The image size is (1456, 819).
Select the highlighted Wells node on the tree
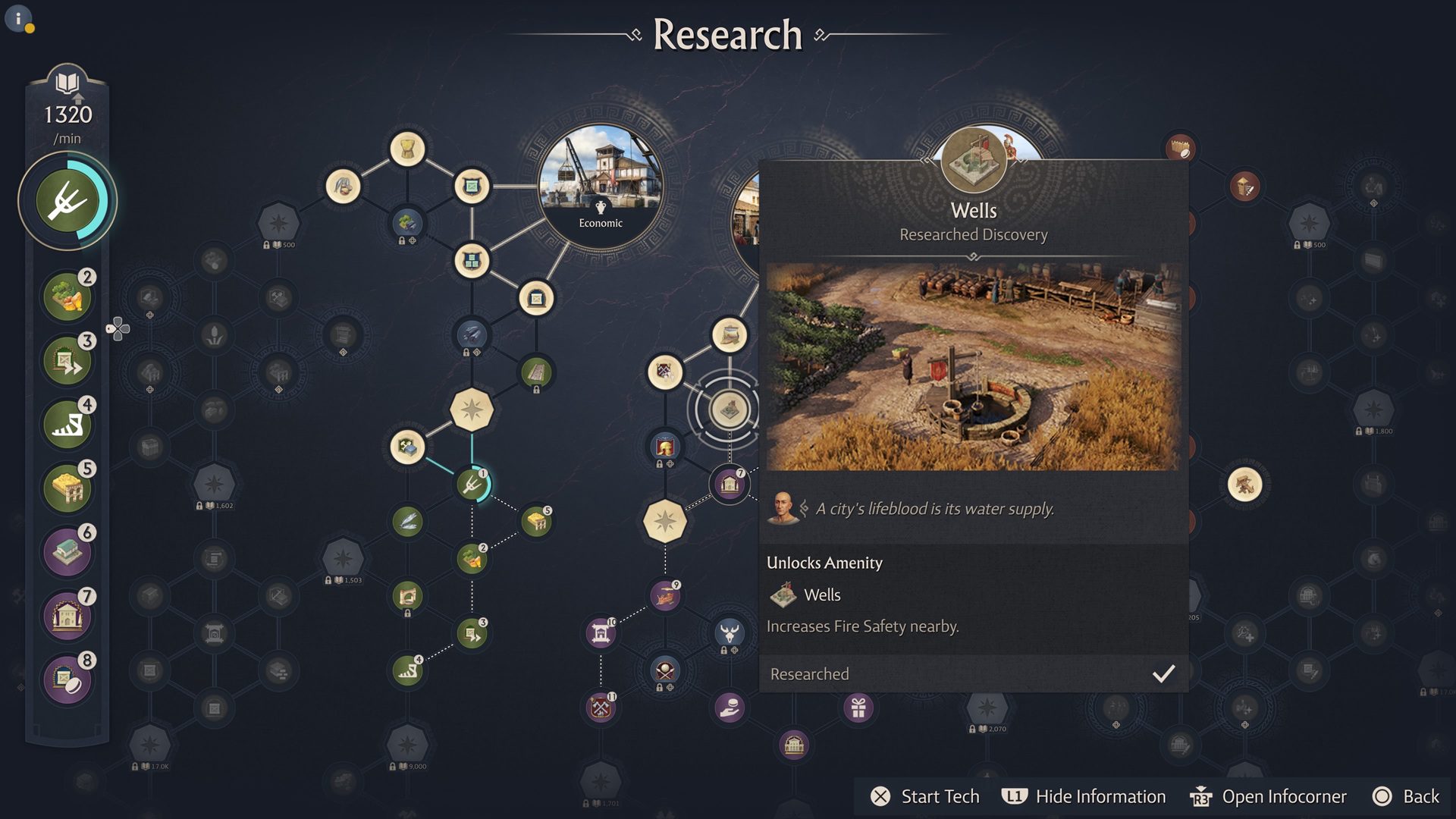729,409
